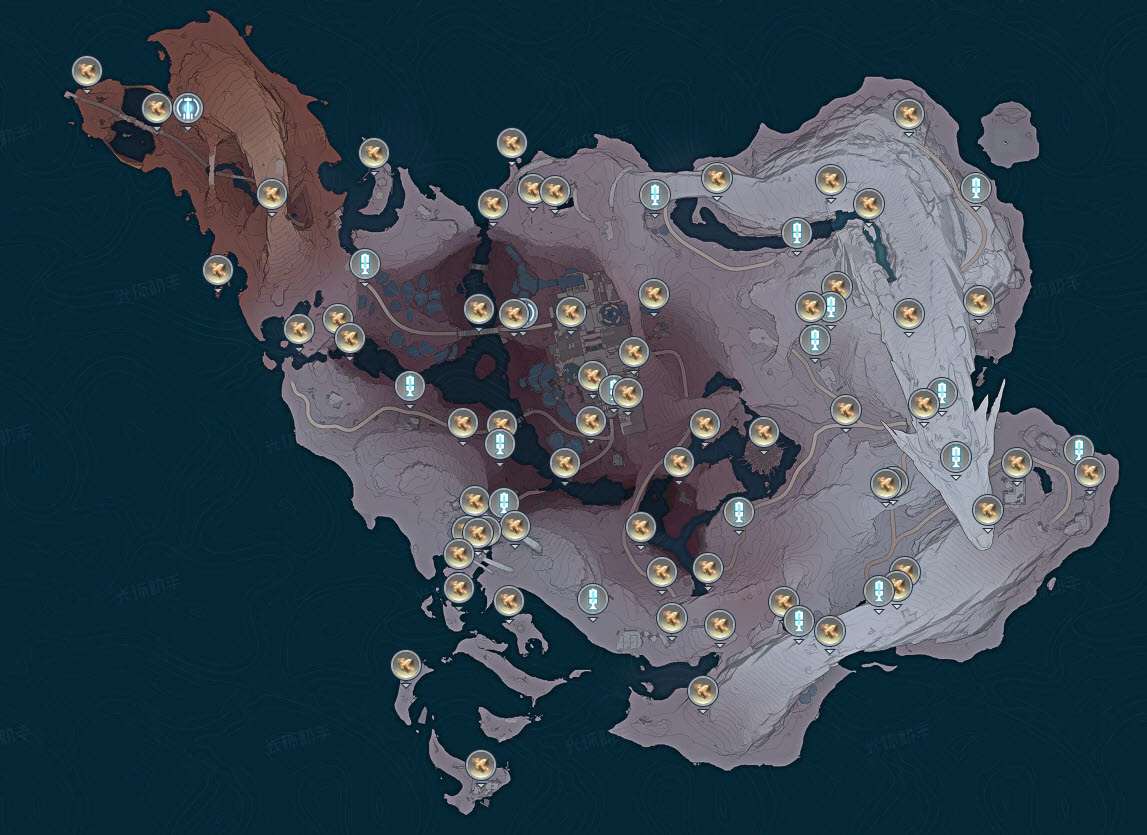1147x835 pixels.
Task: Click the gold marker floating off the northwest tip
Action: [x=87, y=71]
